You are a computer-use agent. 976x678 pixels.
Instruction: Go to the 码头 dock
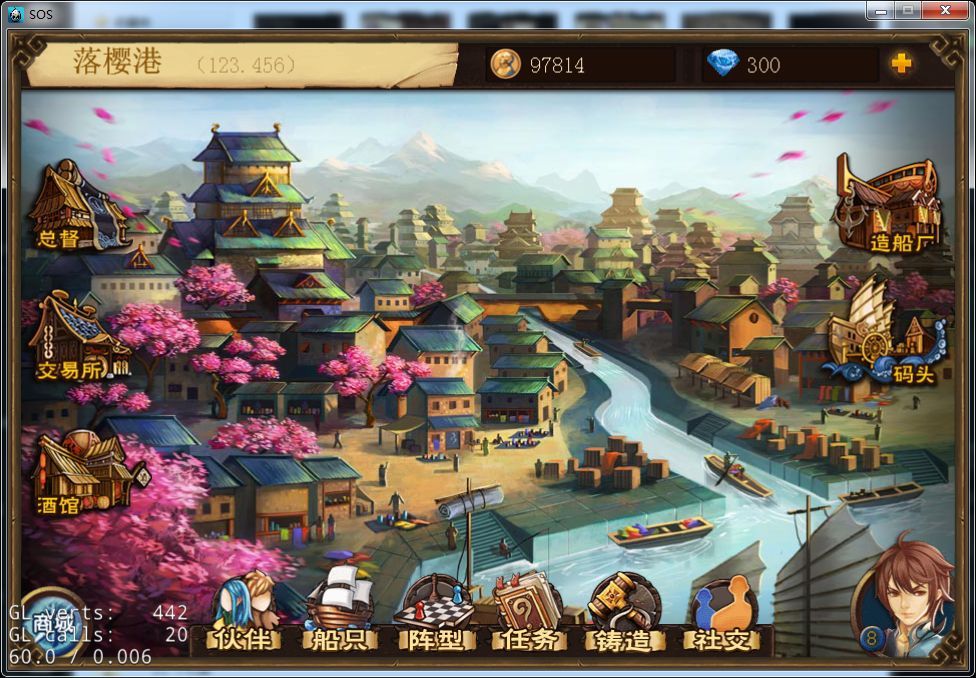click(x=886, y=335)
